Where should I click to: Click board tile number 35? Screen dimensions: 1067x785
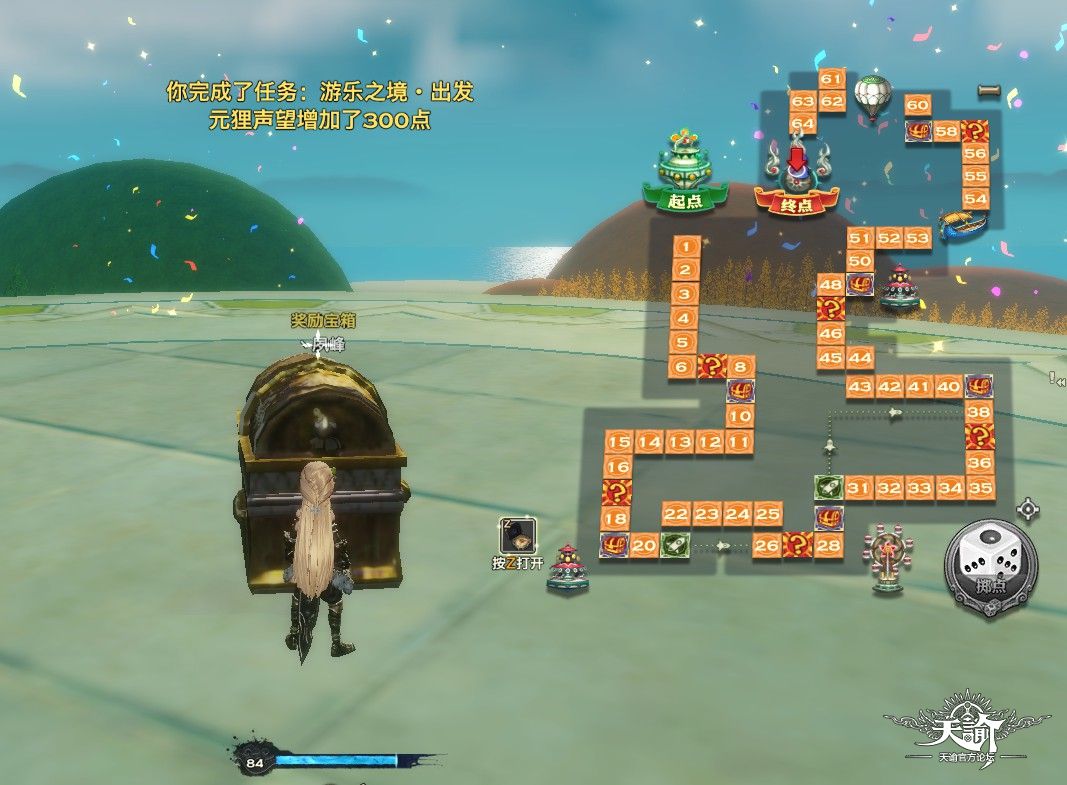pyautogui.click(x=980, y=488)
